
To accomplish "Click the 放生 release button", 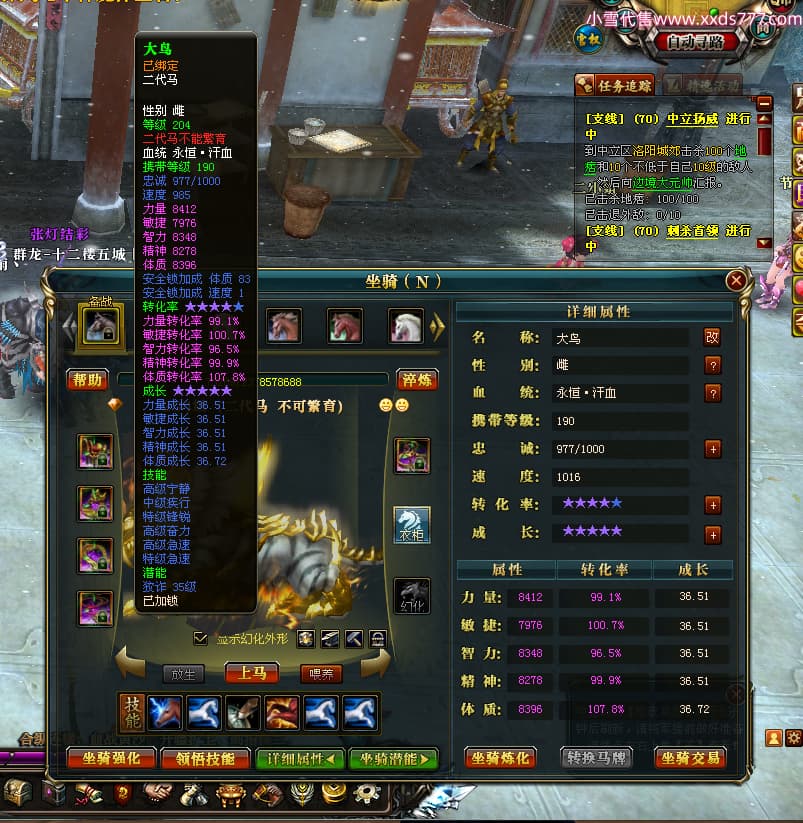I will [x=183, y=674].
